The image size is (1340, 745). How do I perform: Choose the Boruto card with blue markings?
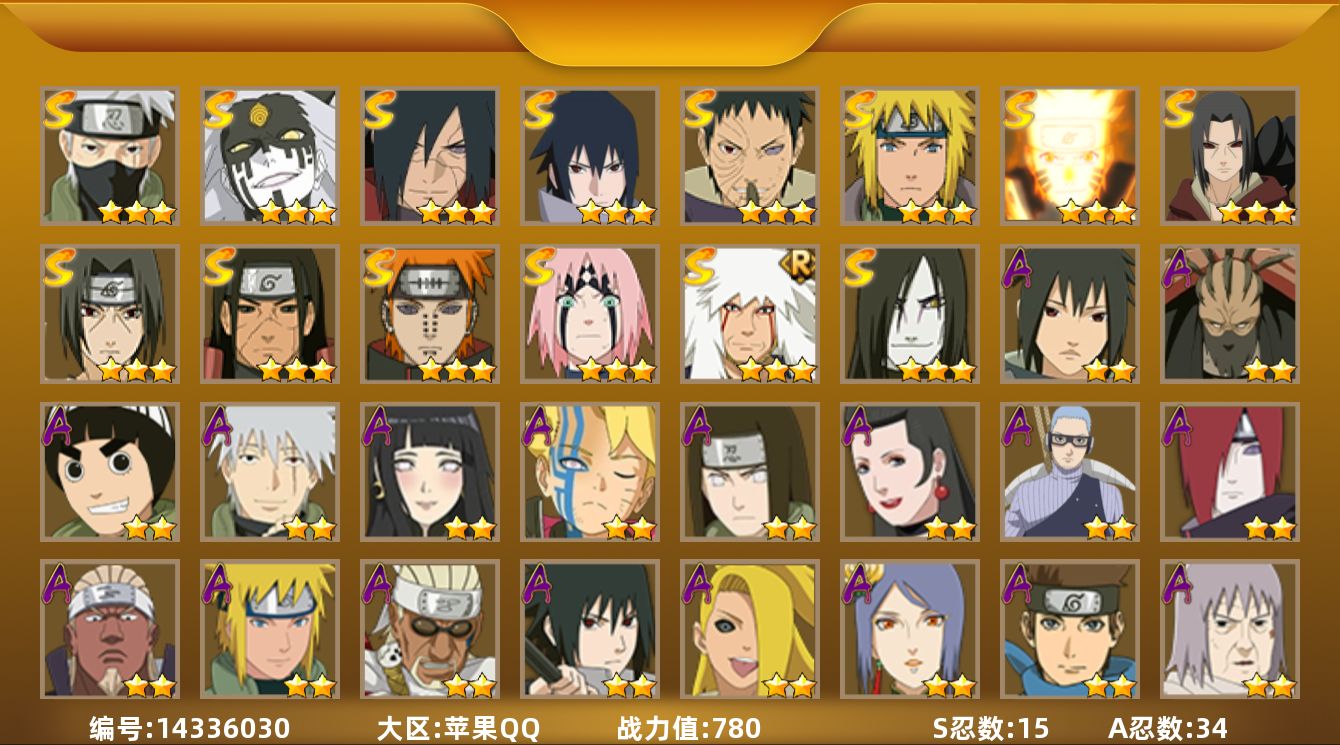coord(589,471)
